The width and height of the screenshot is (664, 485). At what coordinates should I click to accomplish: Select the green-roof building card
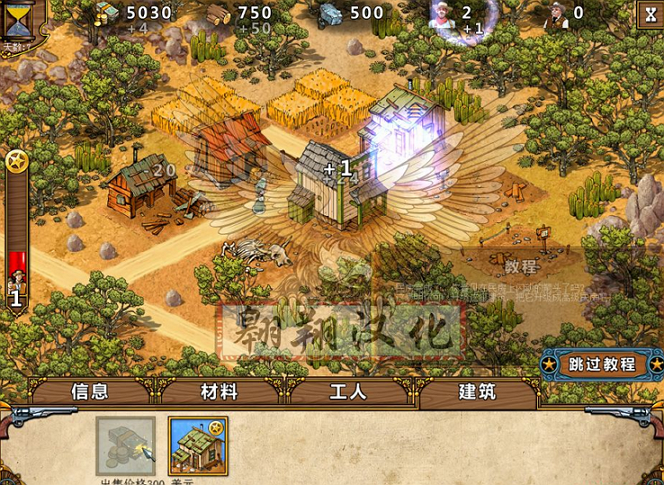[x=198, y=446]
